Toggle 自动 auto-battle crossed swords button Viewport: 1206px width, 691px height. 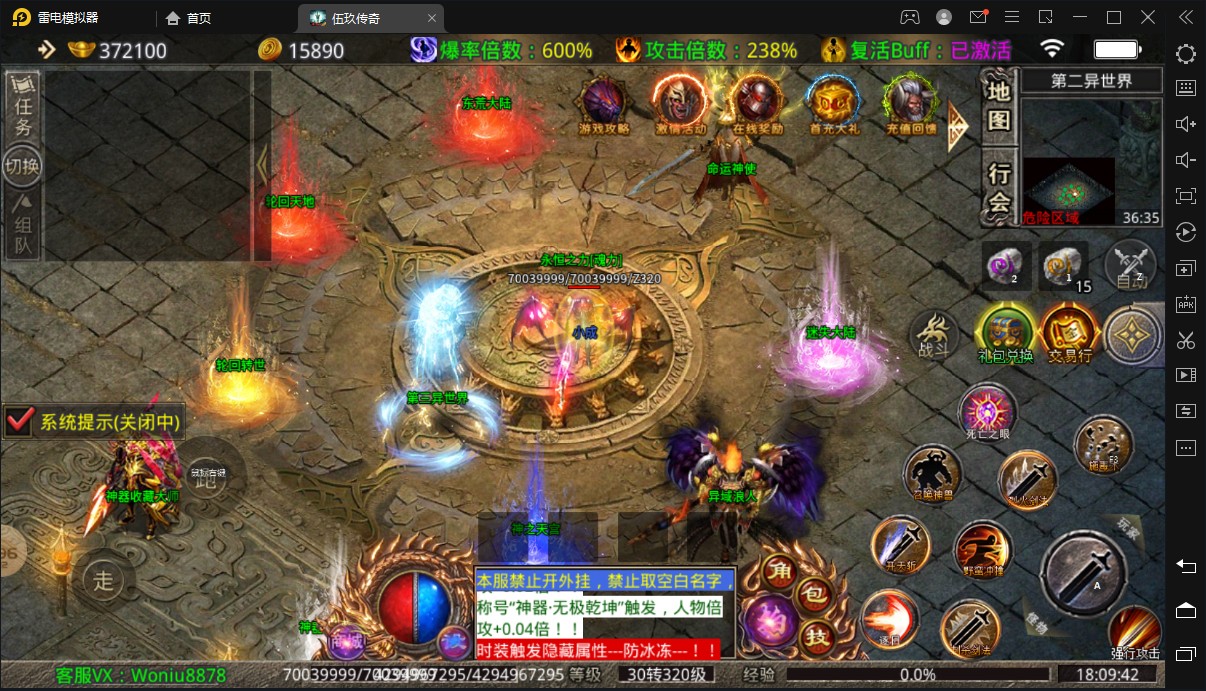tap(1131, 266)
